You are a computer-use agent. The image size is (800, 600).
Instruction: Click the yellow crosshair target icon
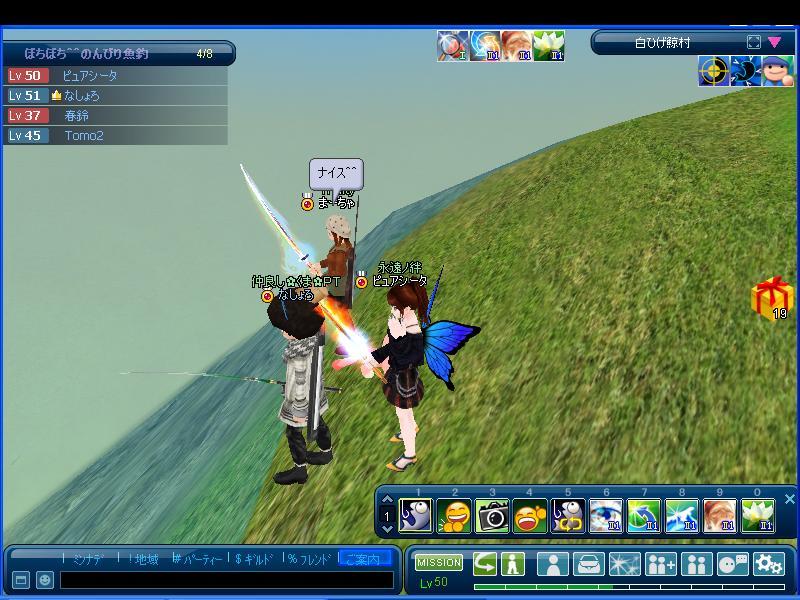pos(713,72)
